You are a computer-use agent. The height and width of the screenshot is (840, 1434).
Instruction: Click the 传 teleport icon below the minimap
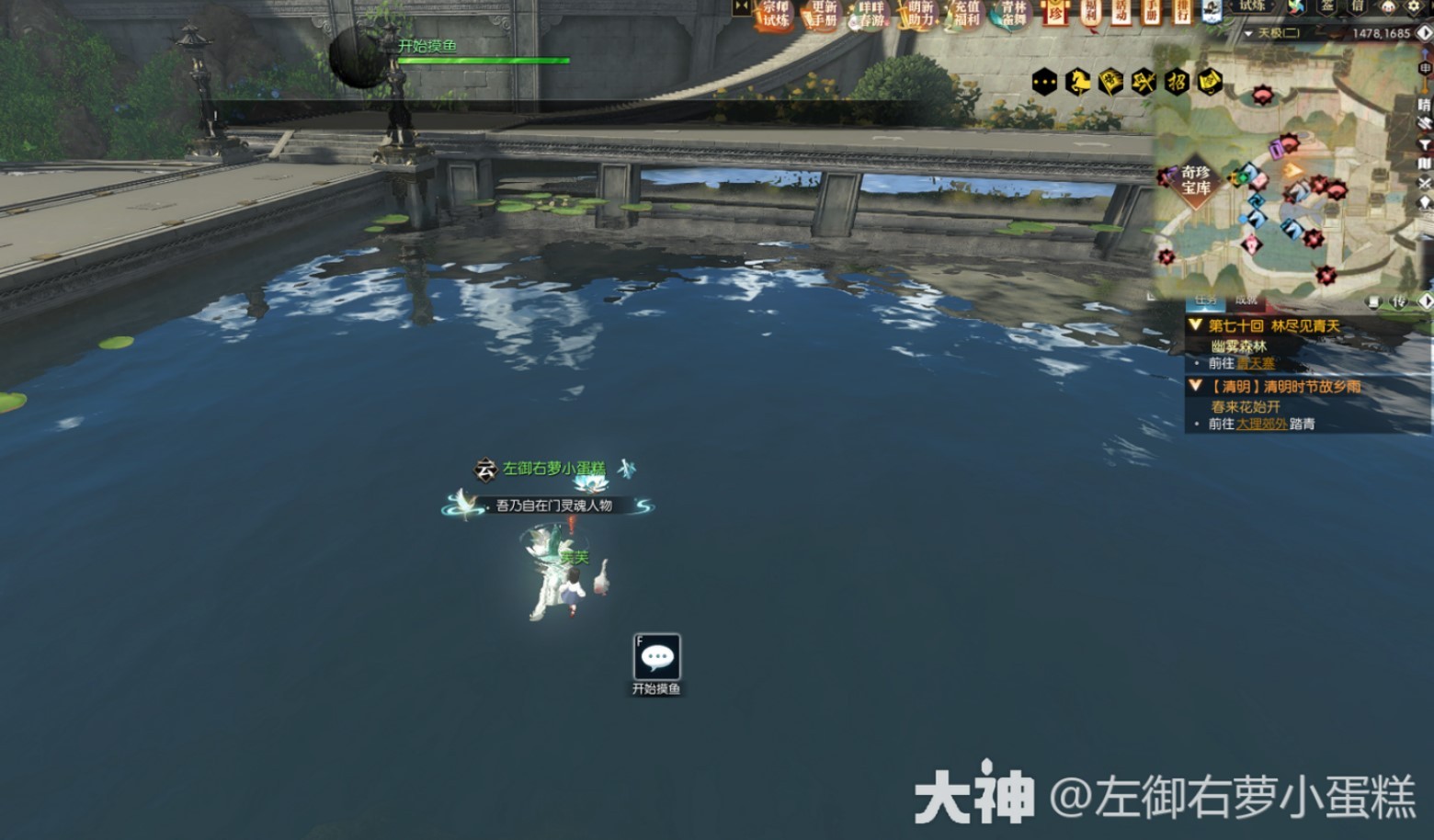(1399, 301)
